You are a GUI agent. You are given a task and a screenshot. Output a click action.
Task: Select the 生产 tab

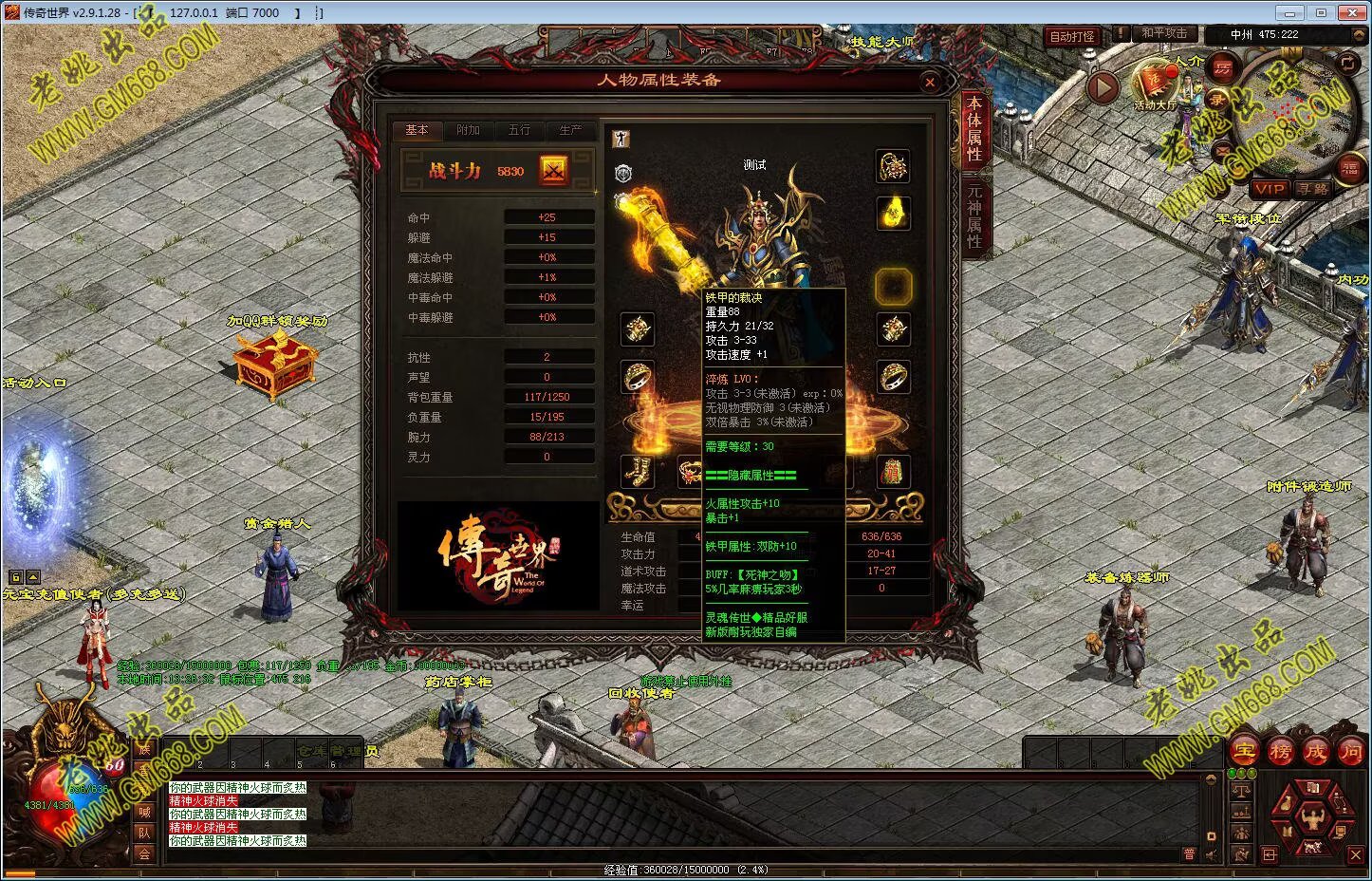[570, 130]
